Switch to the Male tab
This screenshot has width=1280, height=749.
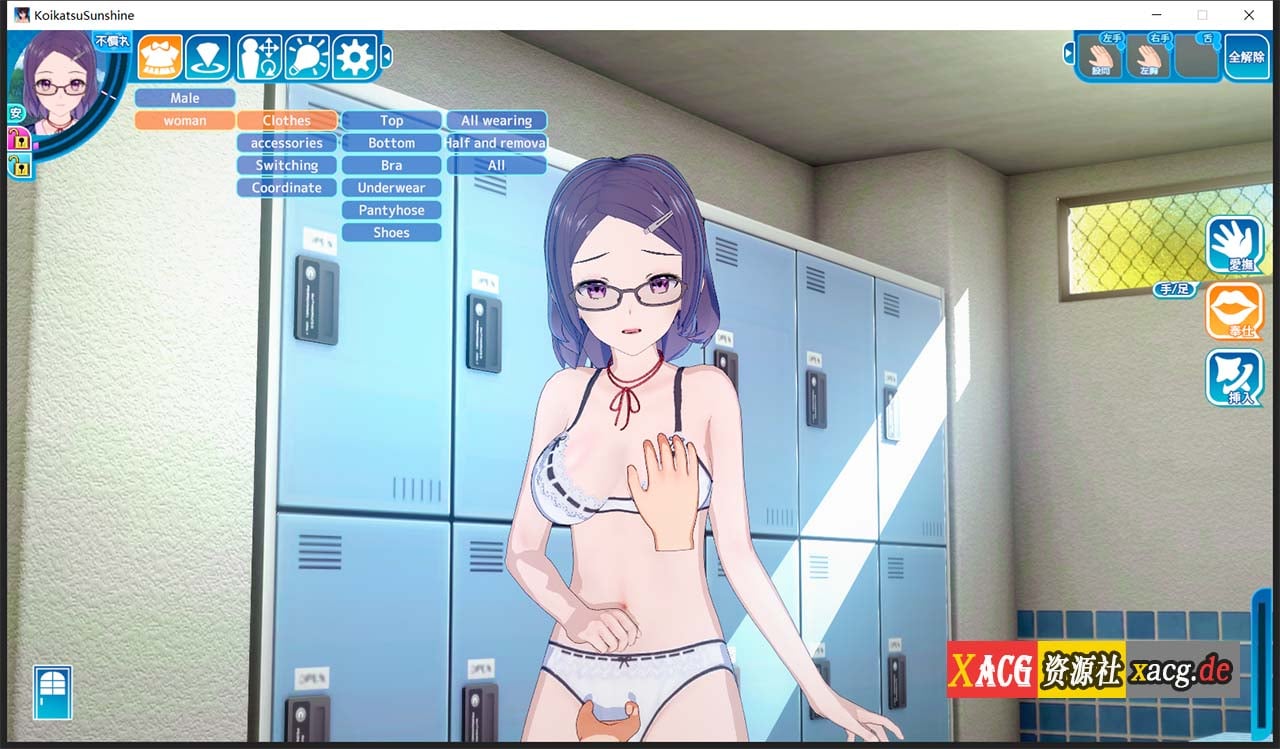pos(184,97)
